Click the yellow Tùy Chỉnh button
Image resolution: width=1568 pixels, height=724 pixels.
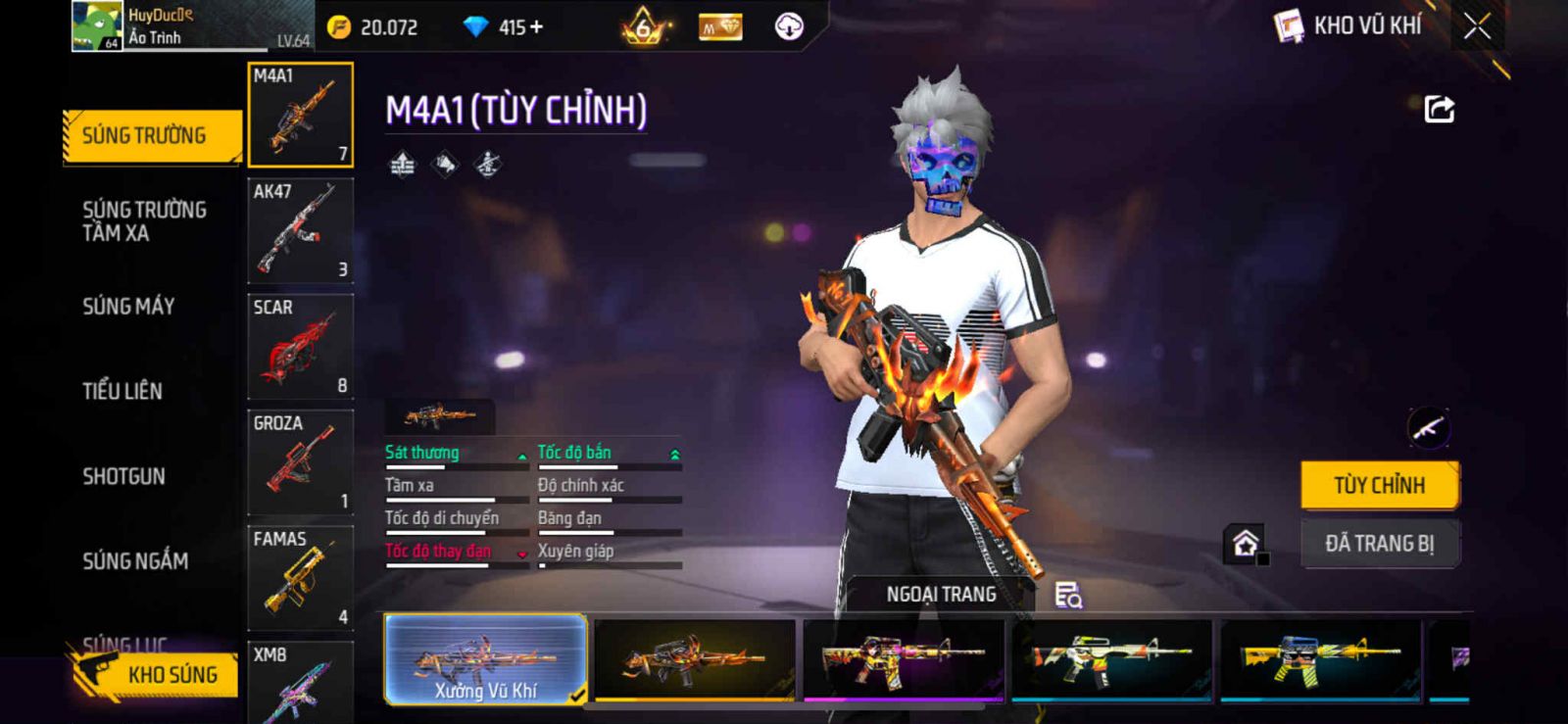(x=1379, y=485)
